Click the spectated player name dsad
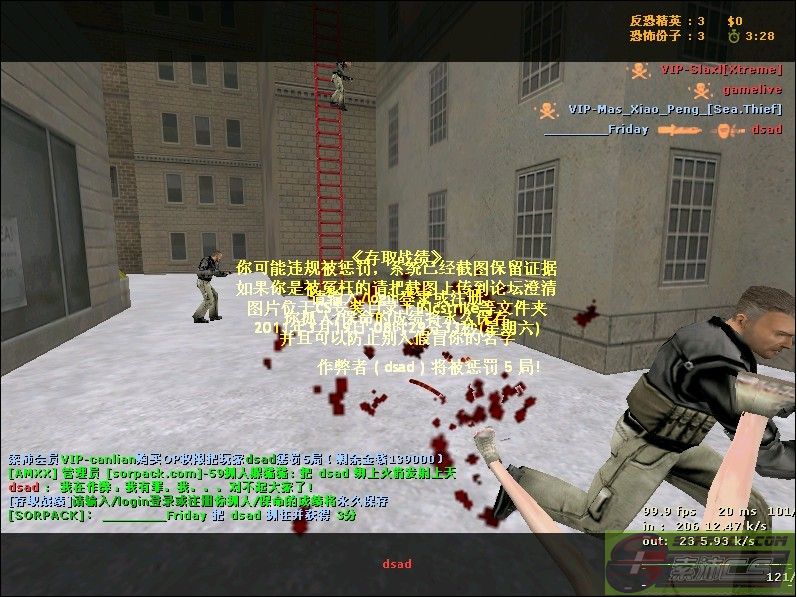 [397, 564]
